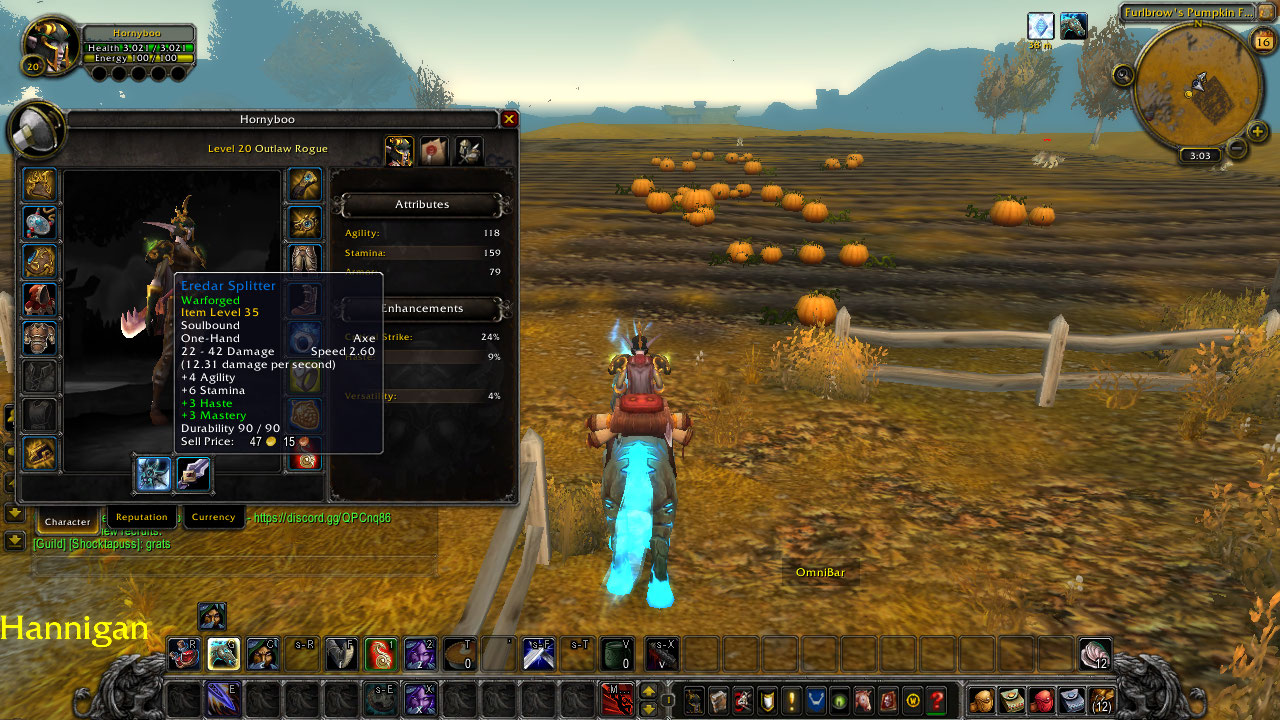1280x720 pixels.
Task: Select the red hooded cloak slot
Action: point(41,299)
